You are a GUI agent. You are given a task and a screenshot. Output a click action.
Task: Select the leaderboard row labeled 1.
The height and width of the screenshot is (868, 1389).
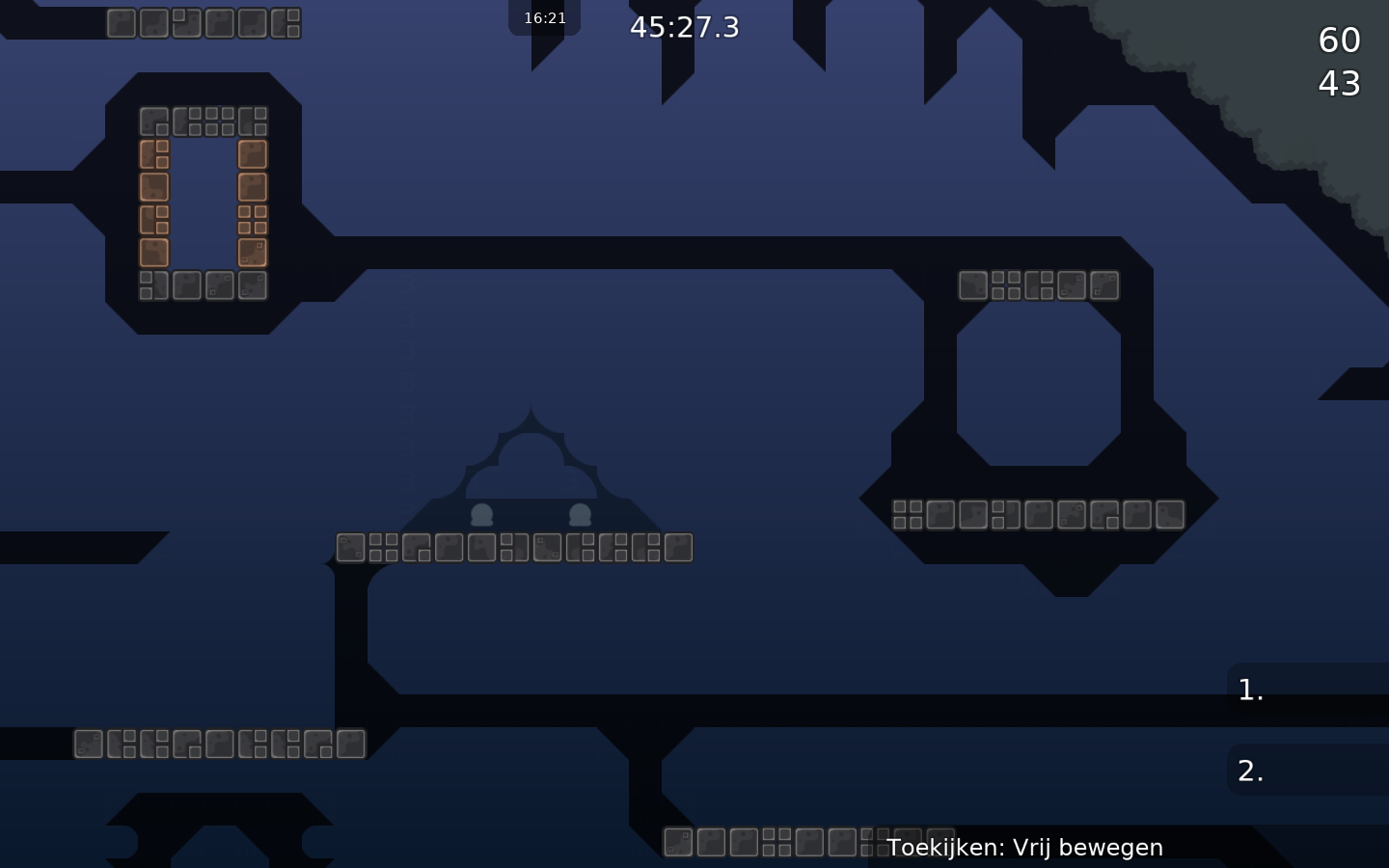pos(1250,690)
